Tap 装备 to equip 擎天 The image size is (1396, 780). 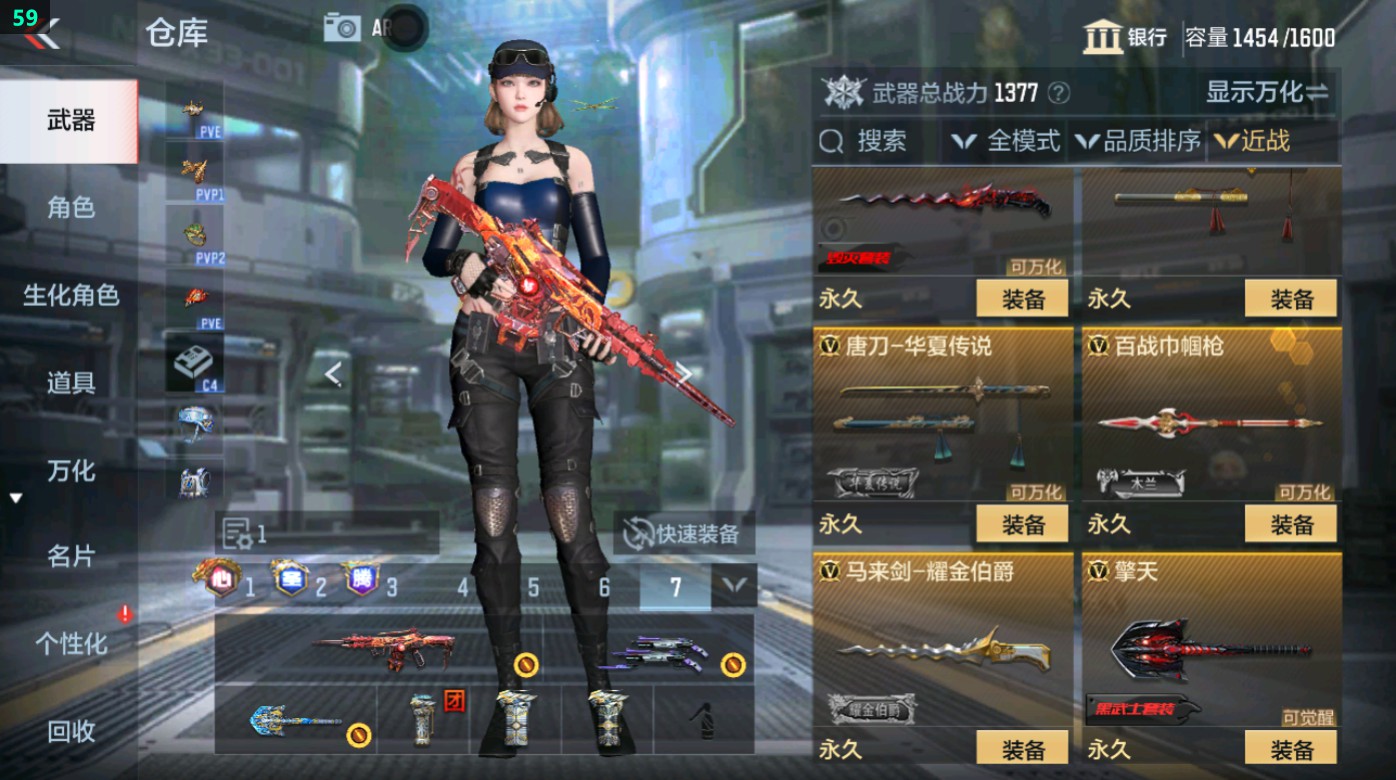point(1289,748)
